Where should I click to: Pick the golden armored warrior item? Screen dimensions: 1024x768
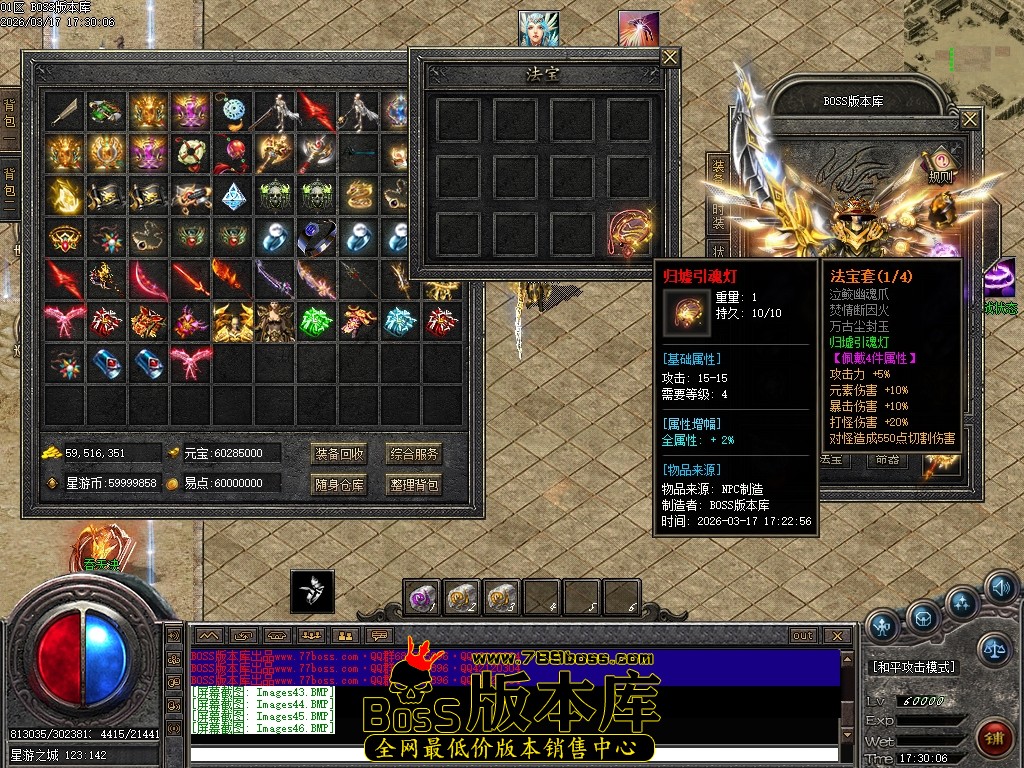pos(232,322)
